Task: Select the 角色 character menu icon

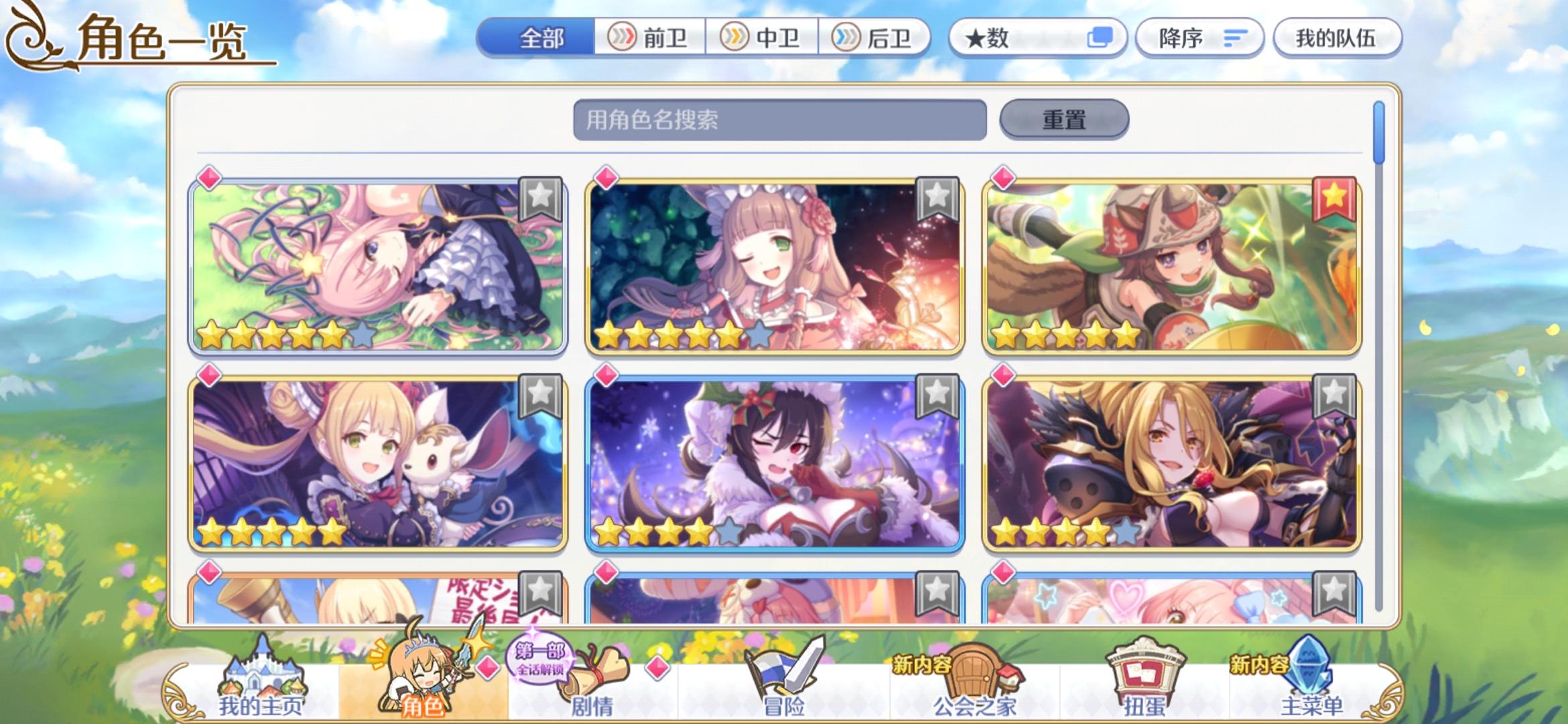Action: [x=421, y=670]
